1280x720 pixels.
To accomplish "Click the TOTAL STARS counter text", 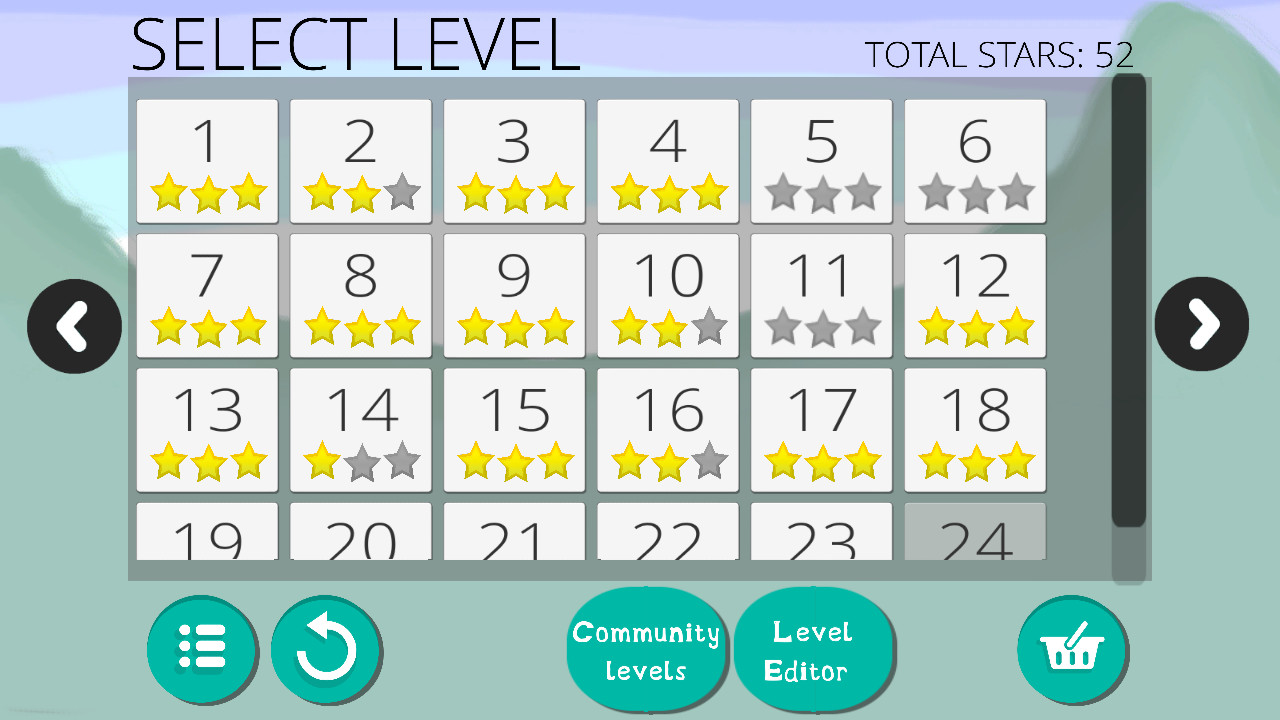I will pyautogui.click(x=1000, y=55).
